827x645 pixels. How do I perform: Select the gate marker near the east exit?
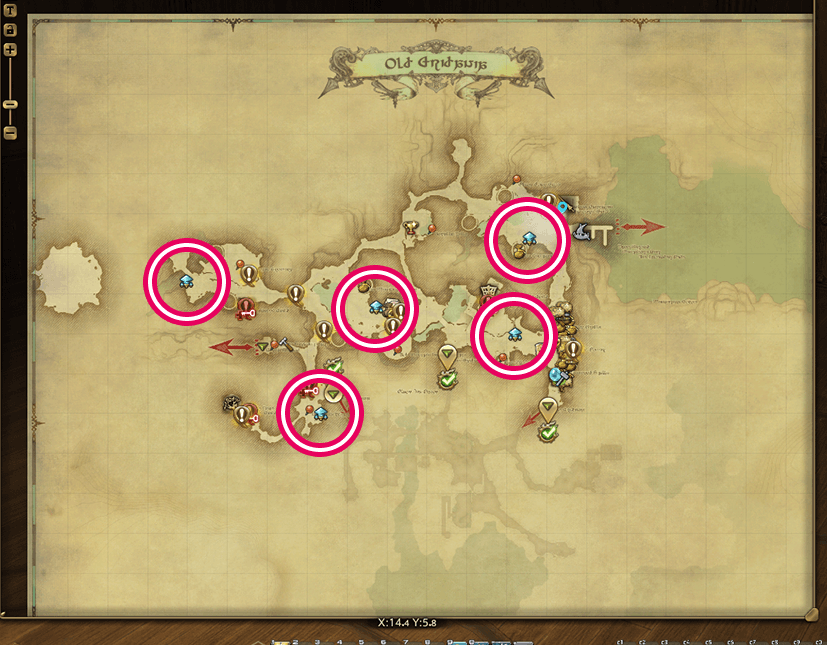(x=603, y=235)
